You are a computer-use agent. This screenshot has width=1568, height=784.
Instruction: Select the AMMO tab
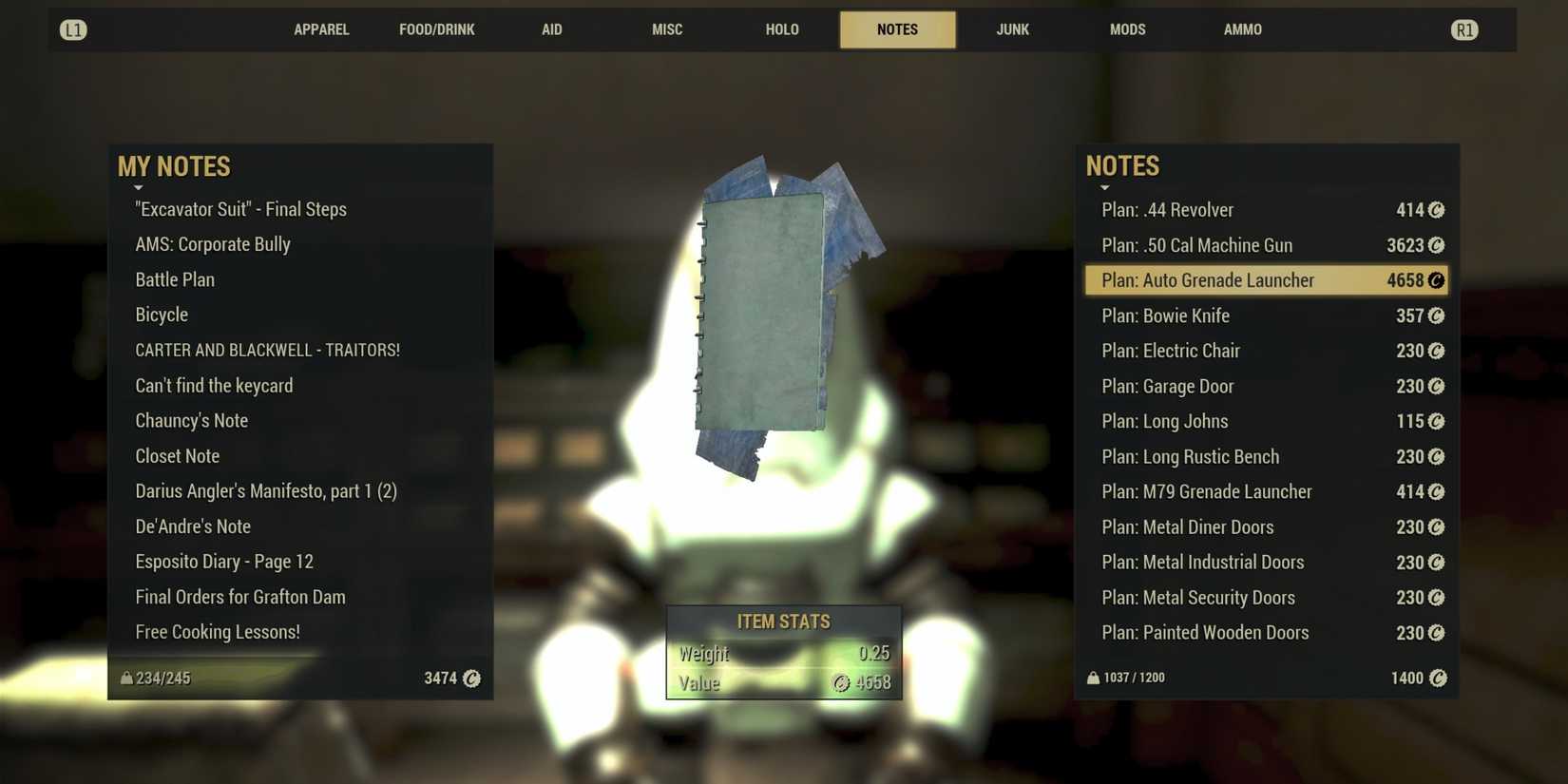(1242, 29)
